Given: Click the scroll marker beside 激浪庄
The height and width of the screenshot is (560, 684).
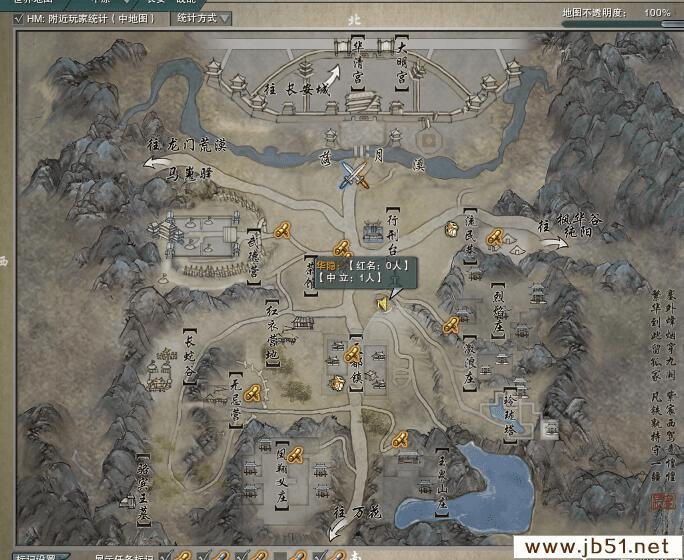Looking at the screenshot, I should 452,324.
